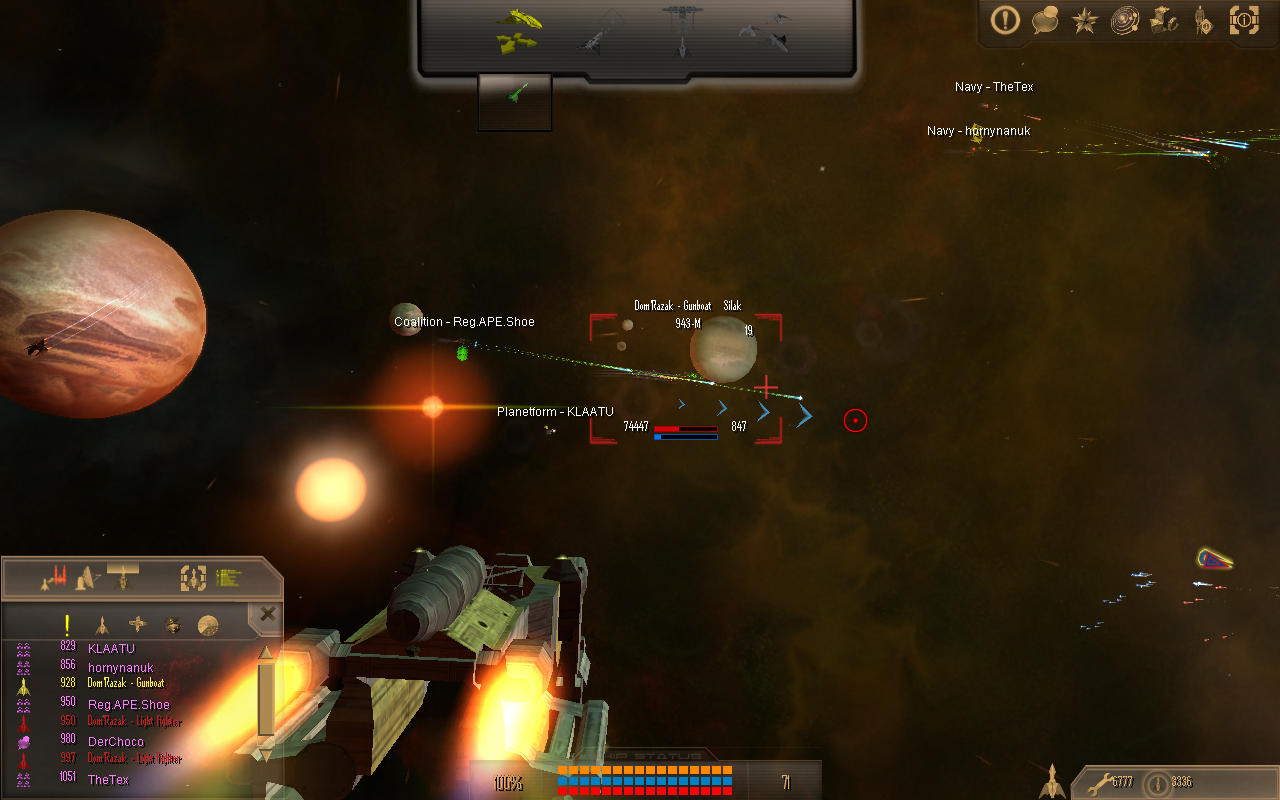
Task: Click the 100% hull status bar
Action: click(x=508, y=783)
